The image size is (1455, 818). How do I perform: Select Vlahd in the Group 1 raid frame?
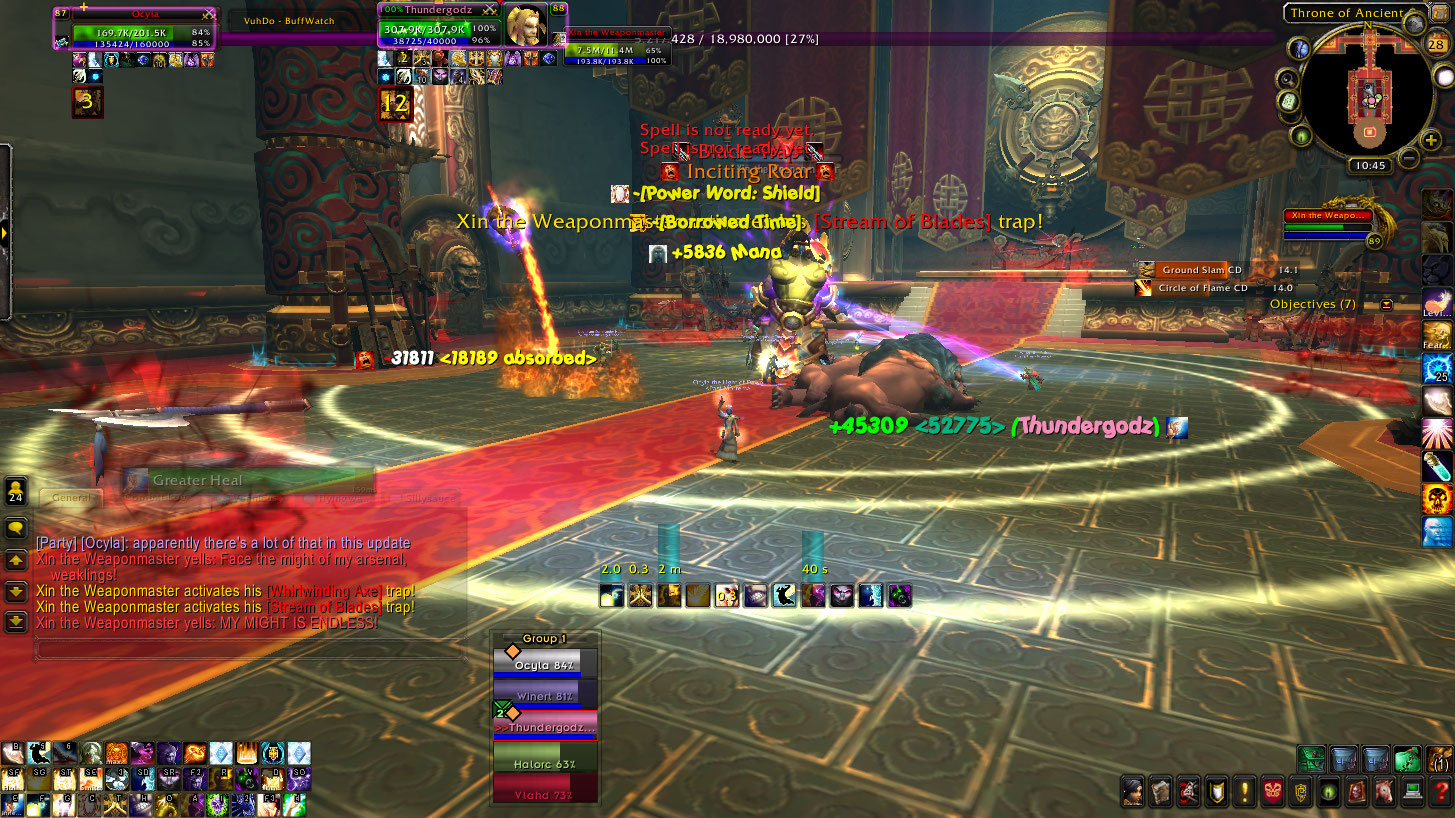[x=545, y=795]
